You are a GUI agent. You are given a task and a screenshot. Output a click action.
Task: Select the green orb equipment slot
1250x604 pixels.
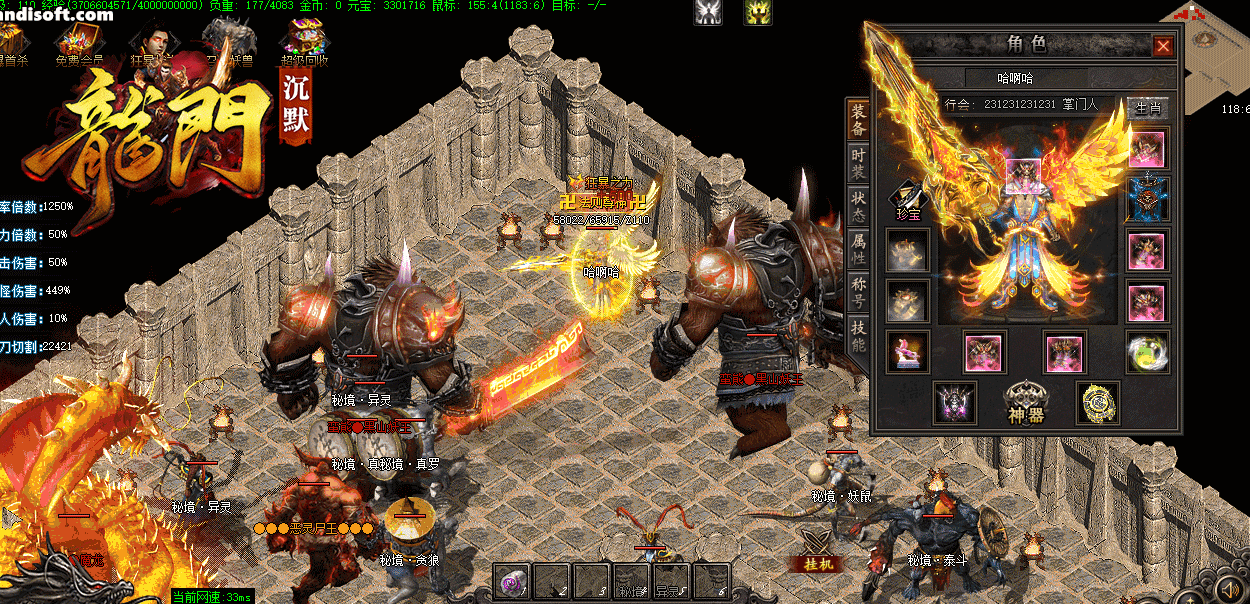click(x=1147, y=353)
